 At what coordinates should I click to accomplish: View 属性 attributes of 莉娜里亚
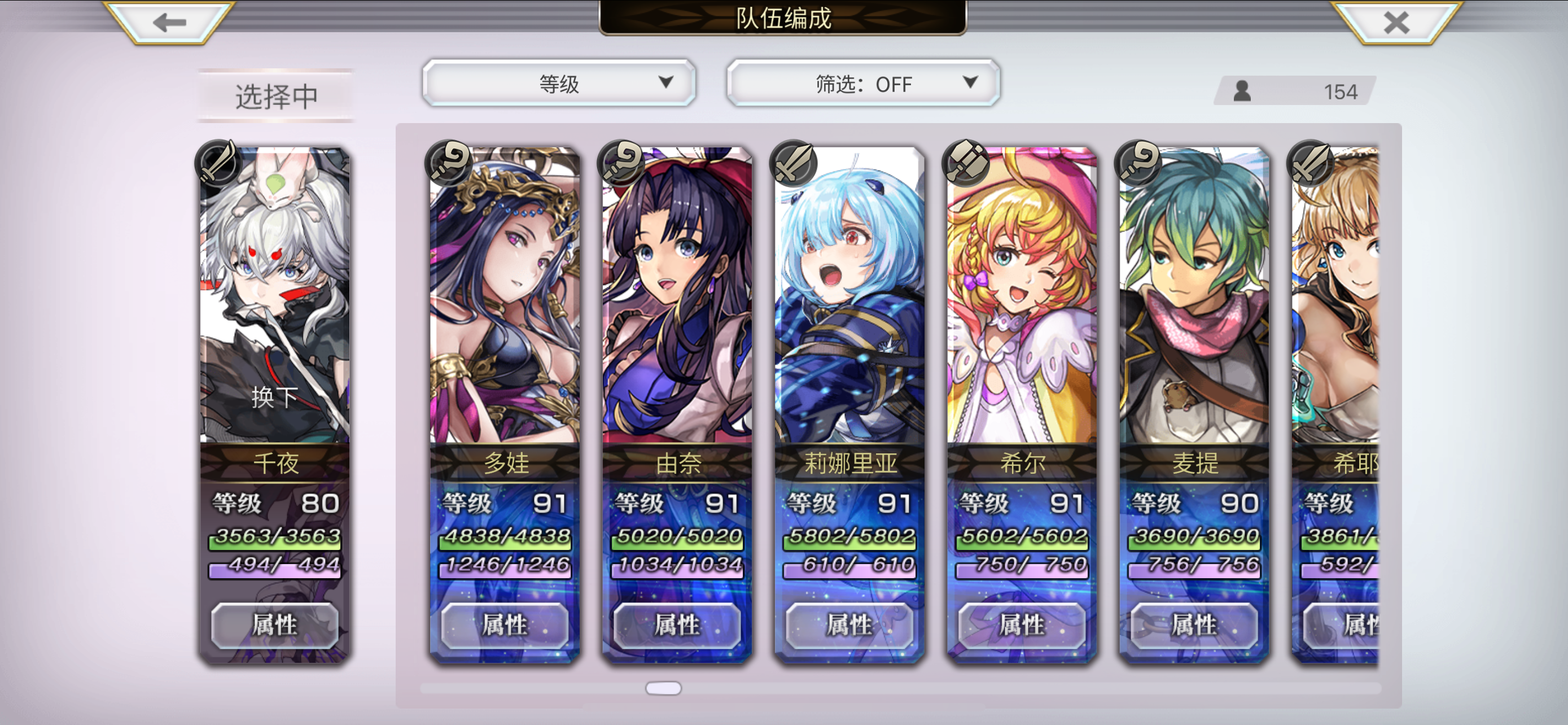pyautogui.click(x=848, y=624)
